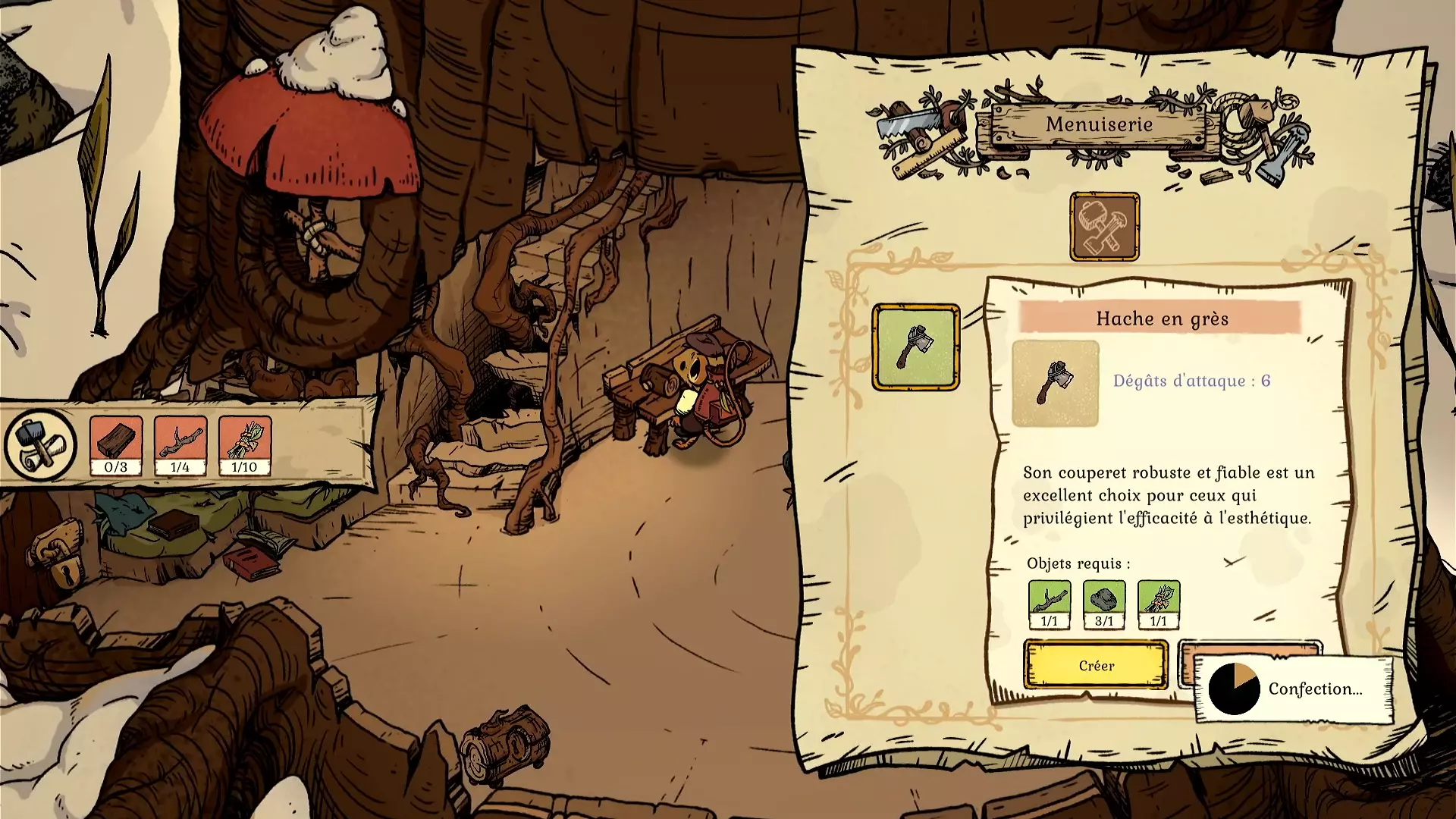Select the required twig ingredient
Image resolution: width=1456 pixels, height=819 pixels.
[x=1050, y=604]
